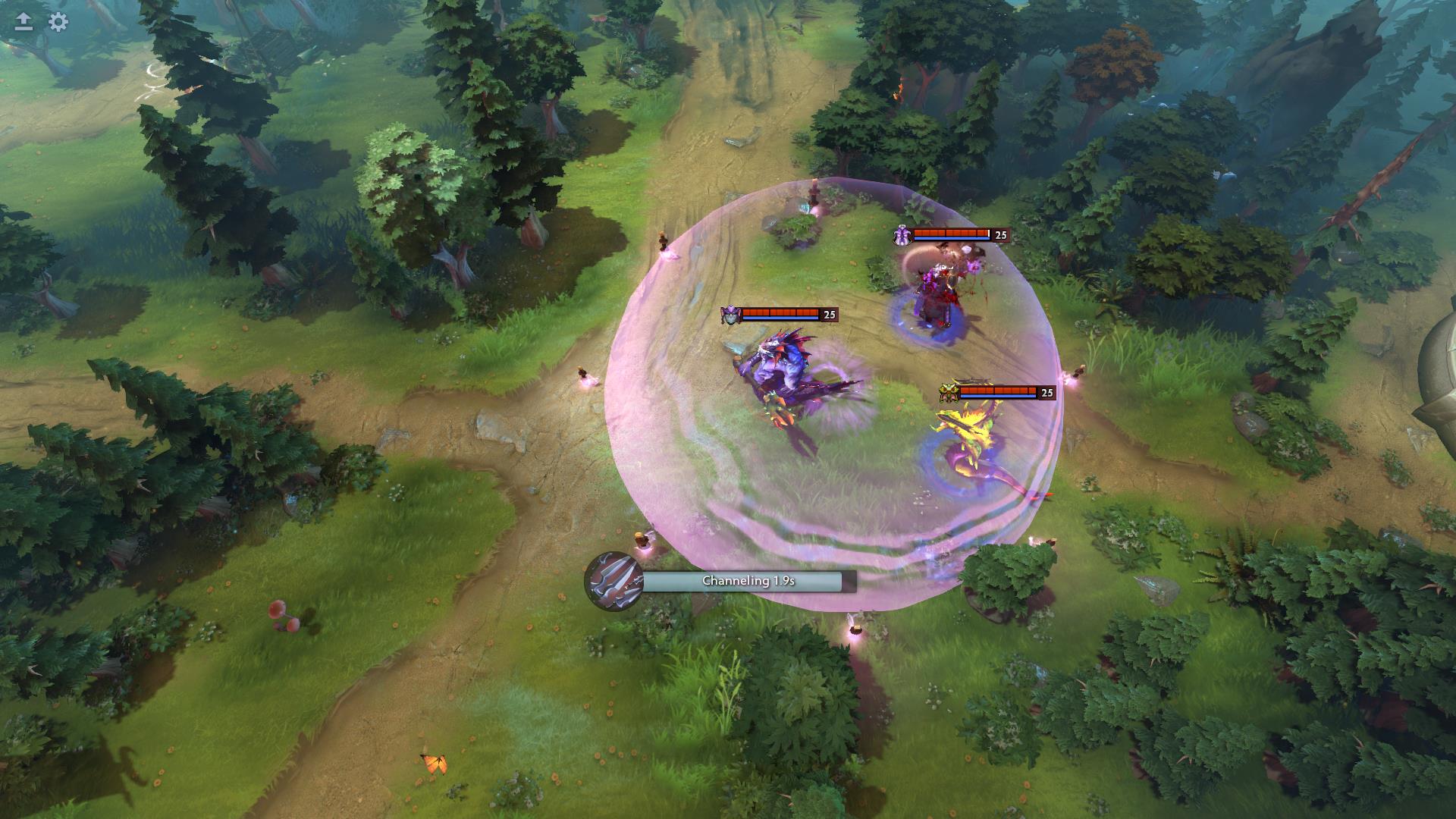The image size is (1456, 819).
Task: Click the upload arrow icon top-left
Action: coord(23,22)
